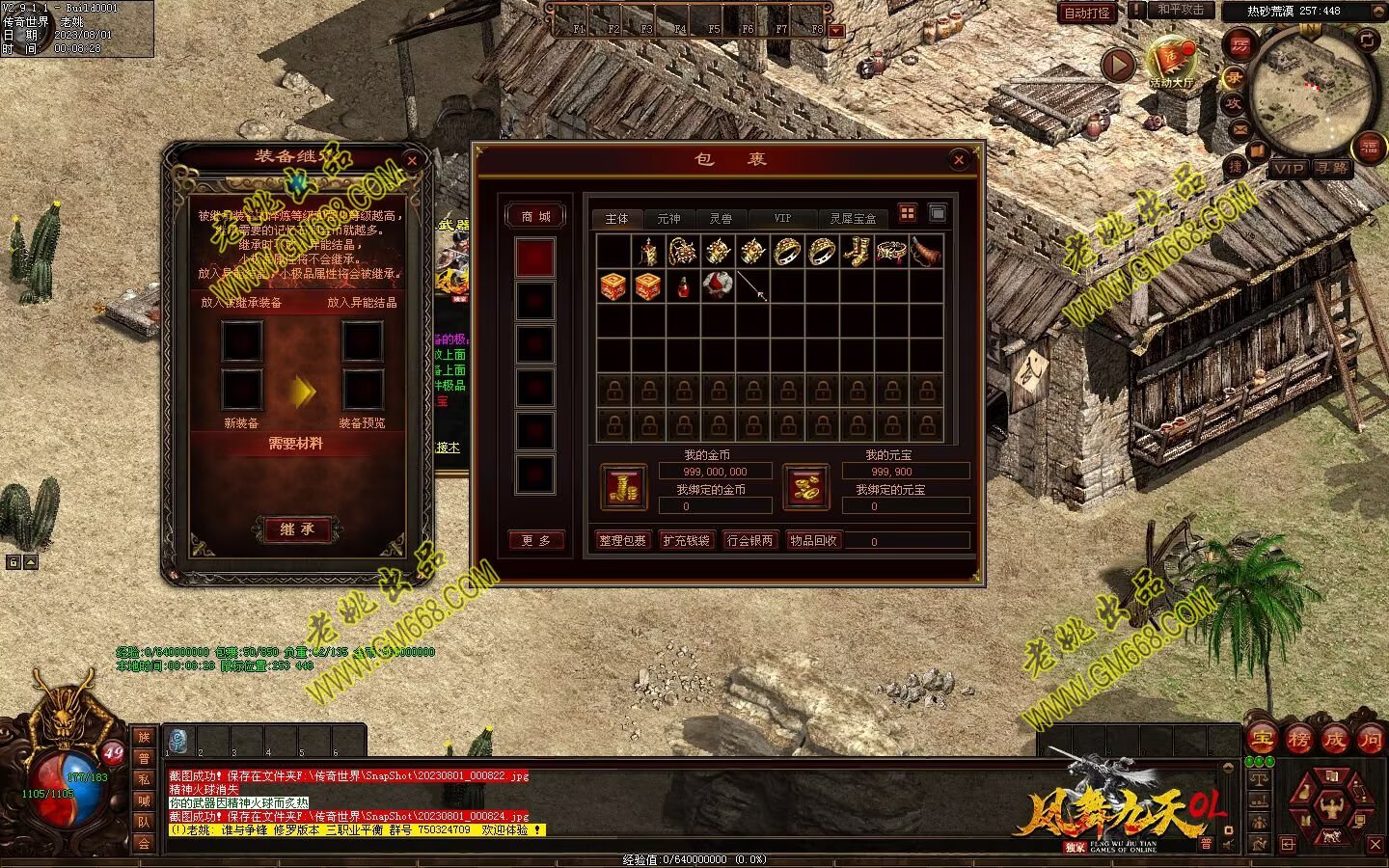Click the 更多 more button

535,541
